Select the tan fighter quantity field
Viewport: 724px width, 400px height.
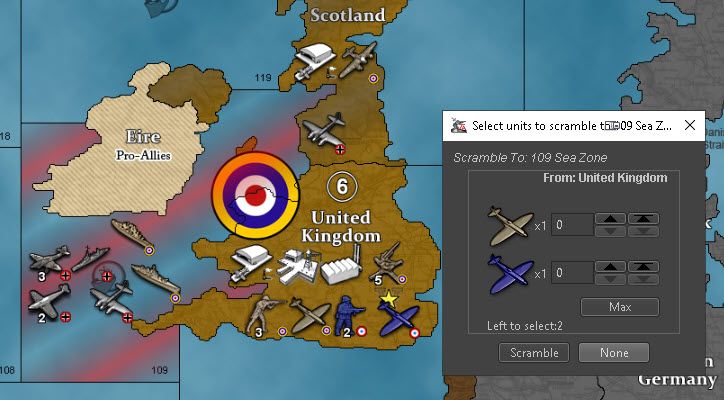tap(571, 225)
